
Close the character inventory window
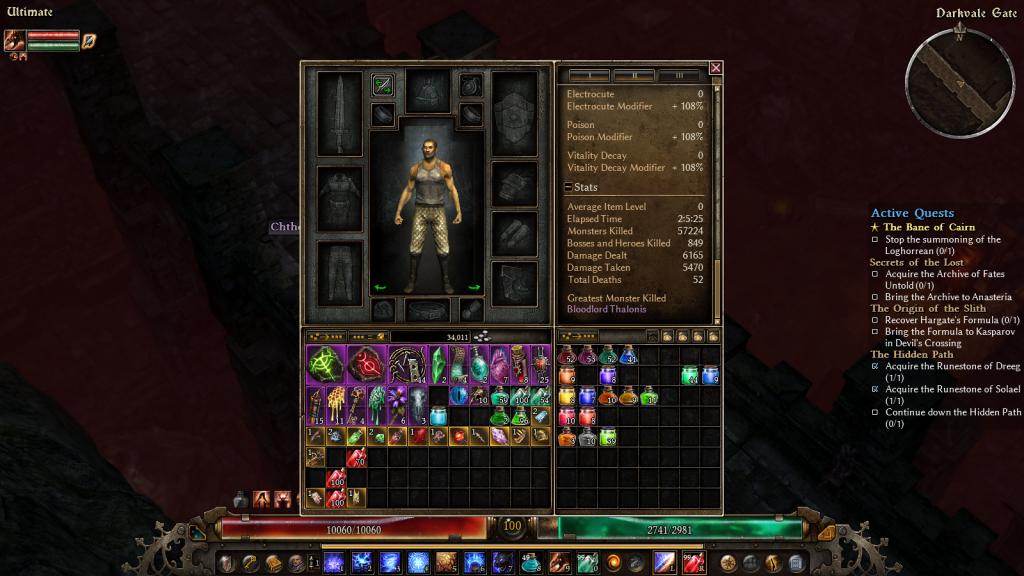tap(715, 68)
